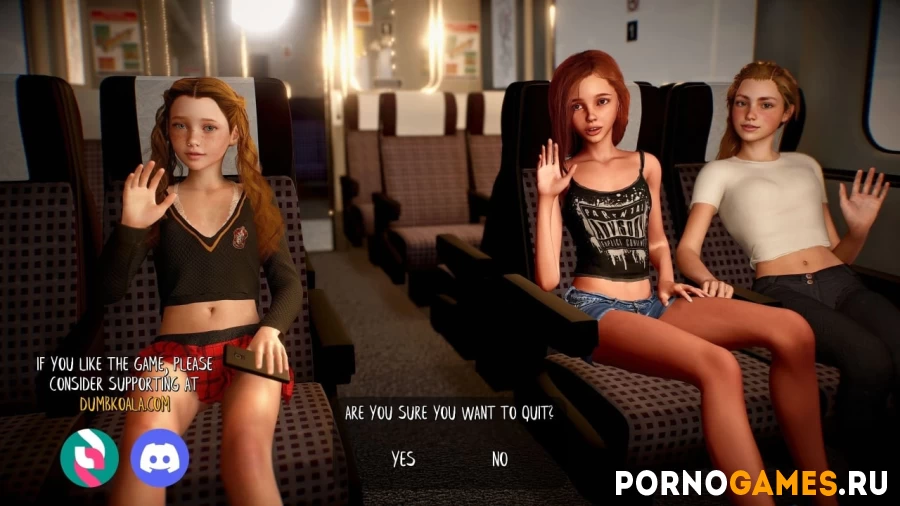Open the teal and pink support icon

pyautogui.click(x=89, y=457)
